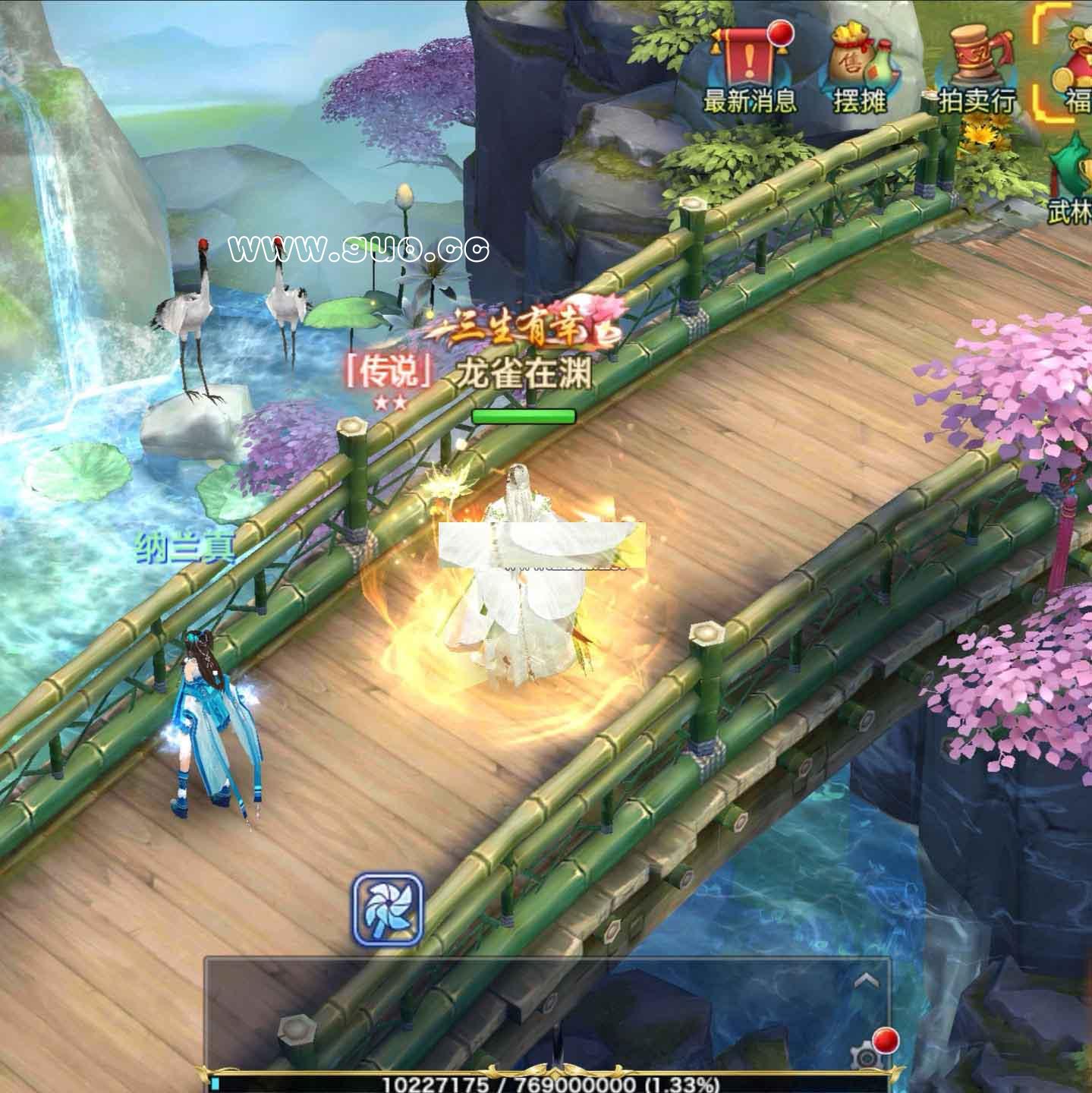Open the 拍卖行 auction house
The width and height of the screenshot is (1092, 1093).
pyautogui.click(x=977, y=68)
